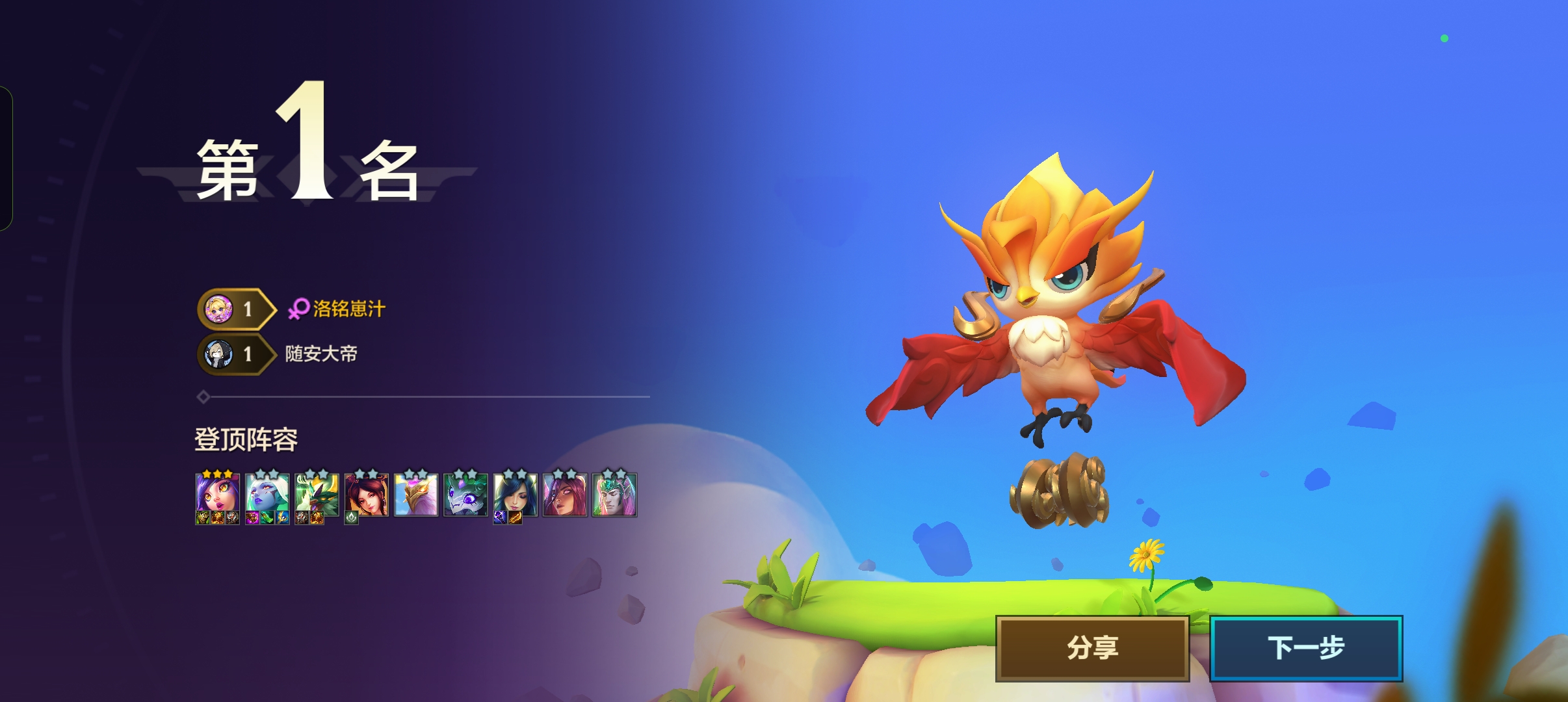Select player 洛铭崽汁's name

(x=349, y=309)
